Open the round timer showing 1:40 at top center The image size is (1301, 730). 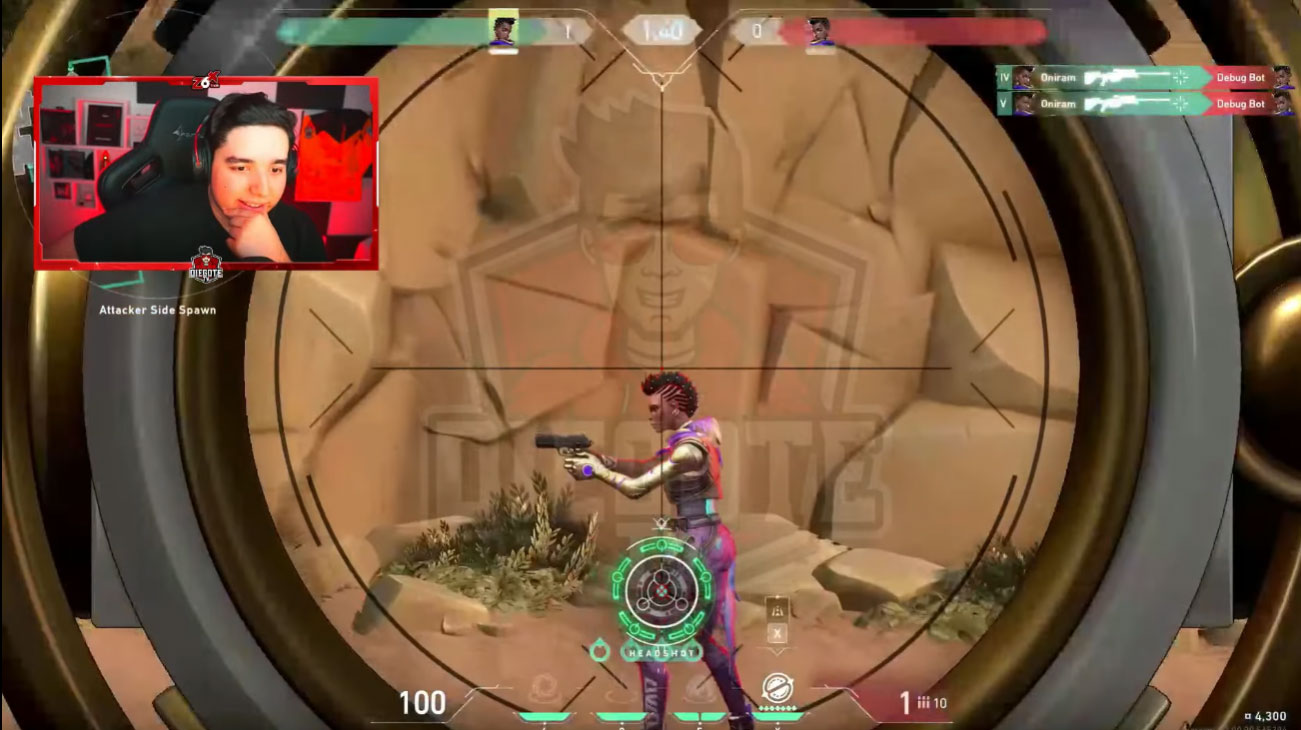tap(660, 28)
